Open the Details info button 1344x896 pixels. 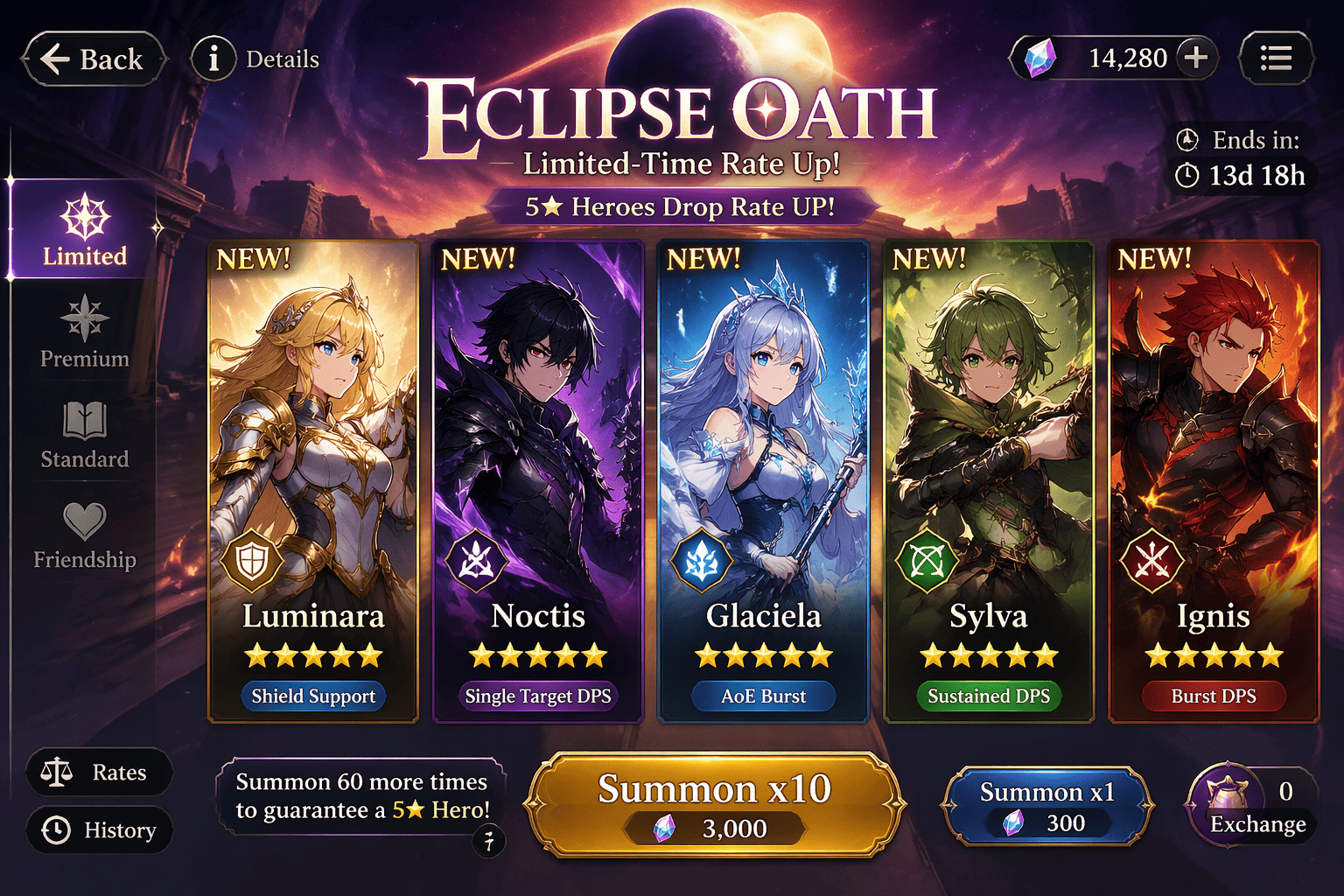[213, 58]
